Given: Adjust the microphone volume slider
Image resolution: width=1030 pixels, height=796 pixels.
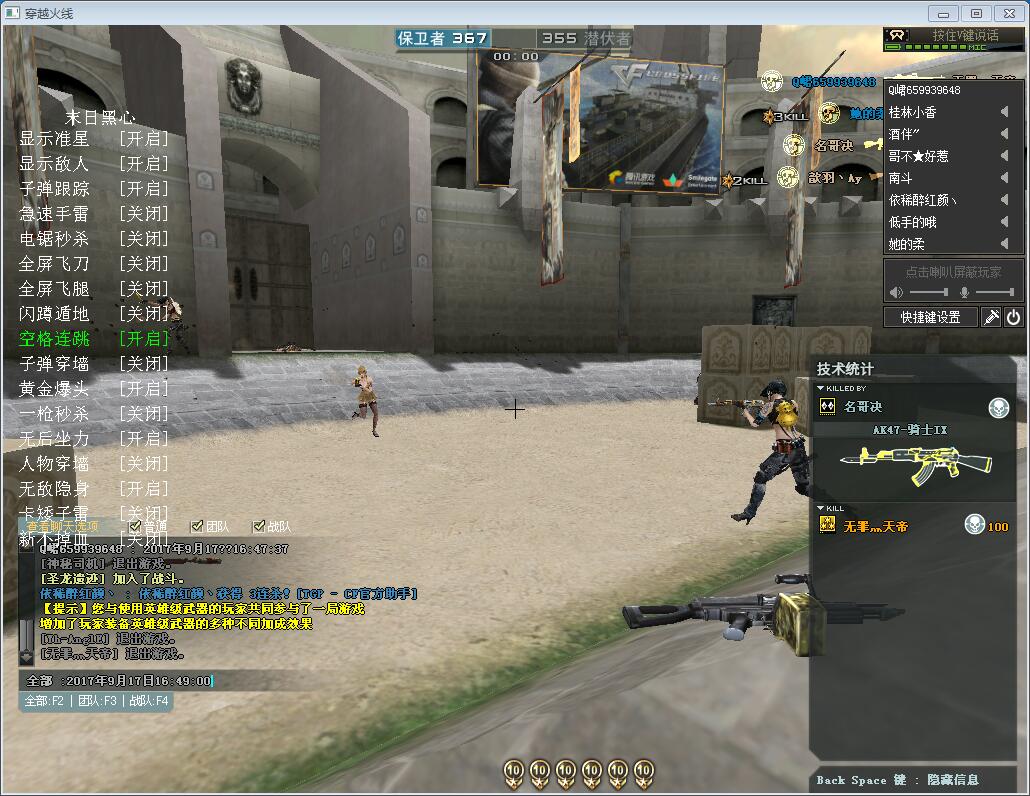Looking at the screenshot, I should tap(994, 292).
